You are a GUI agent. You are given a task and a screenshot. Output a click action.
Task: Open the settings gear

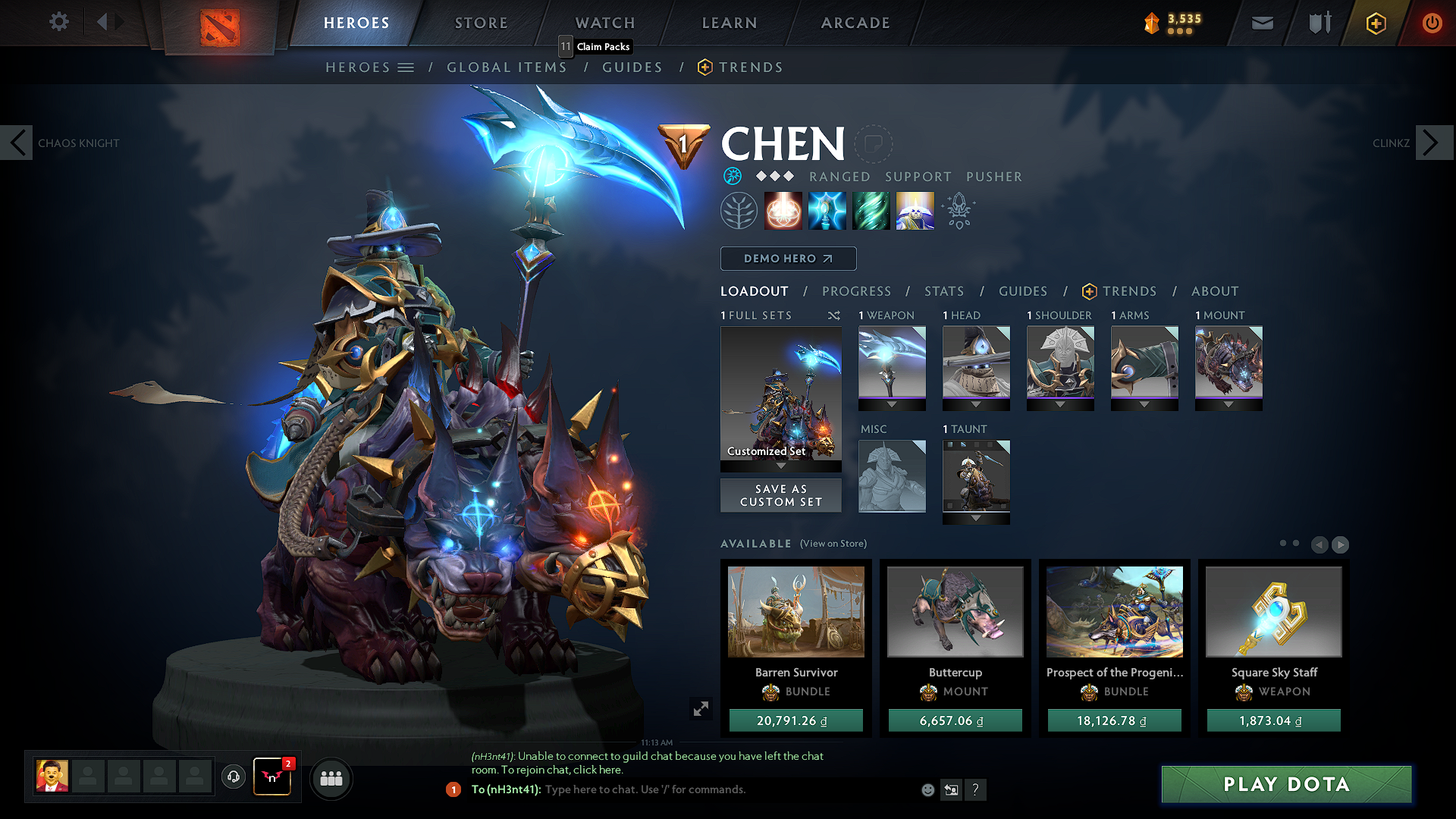point(58,22)
